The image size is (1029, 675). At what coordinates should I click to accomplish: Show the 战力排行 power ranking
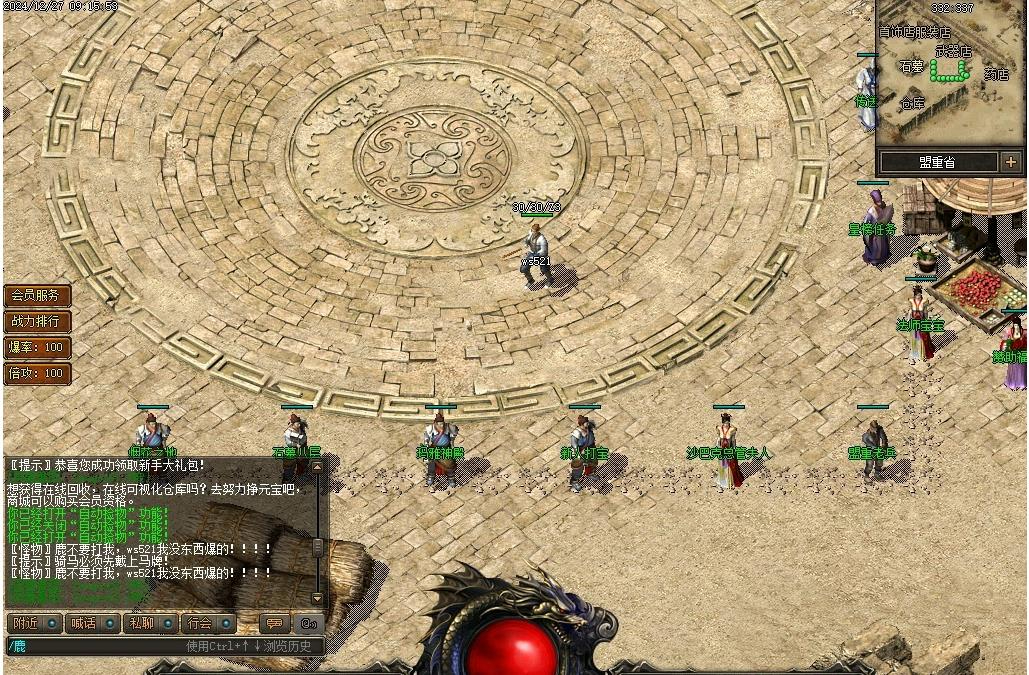(36, 322)
